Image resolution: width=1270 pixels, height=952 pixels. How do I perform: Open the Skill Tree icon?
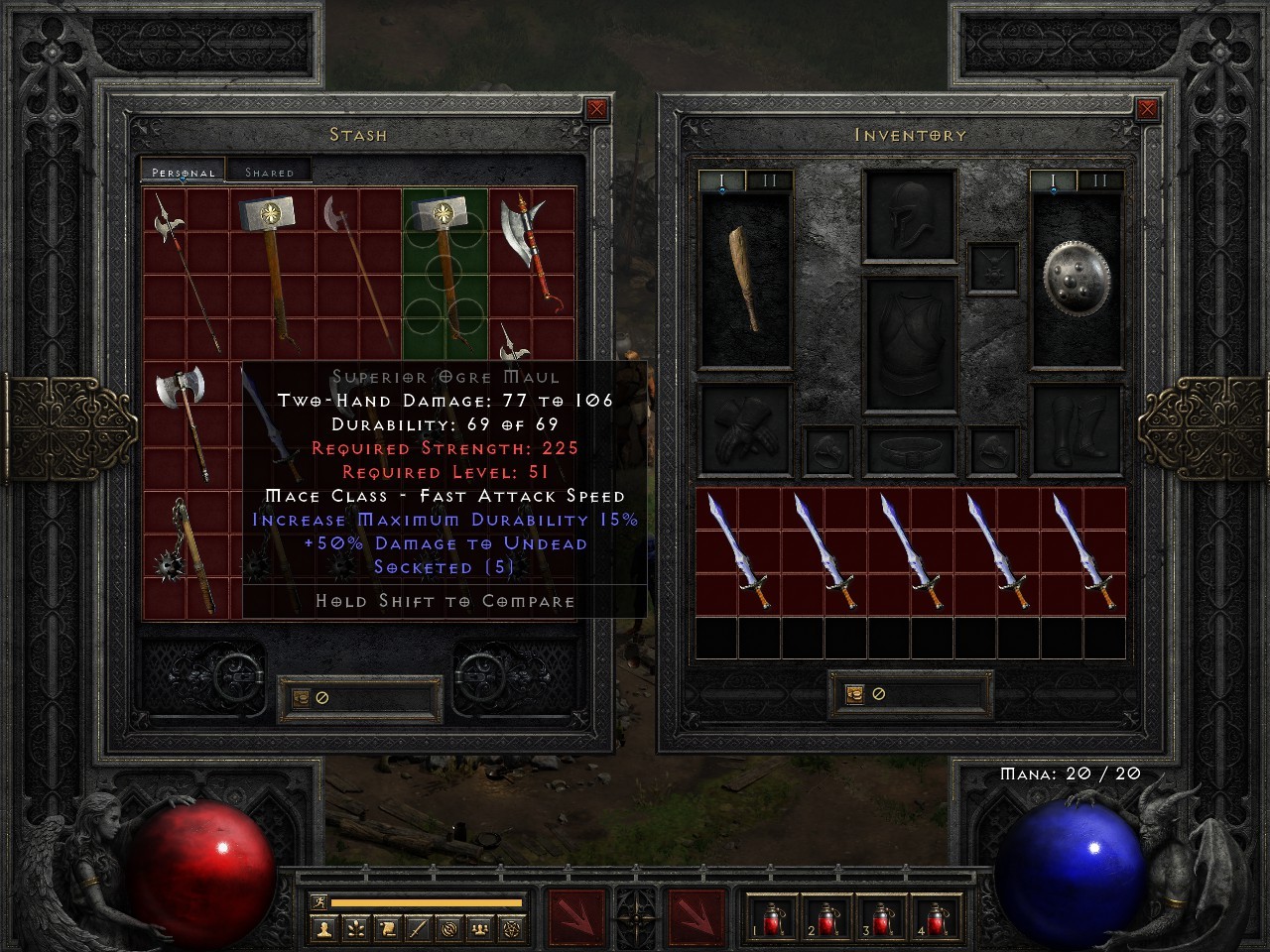pos(354,927)
